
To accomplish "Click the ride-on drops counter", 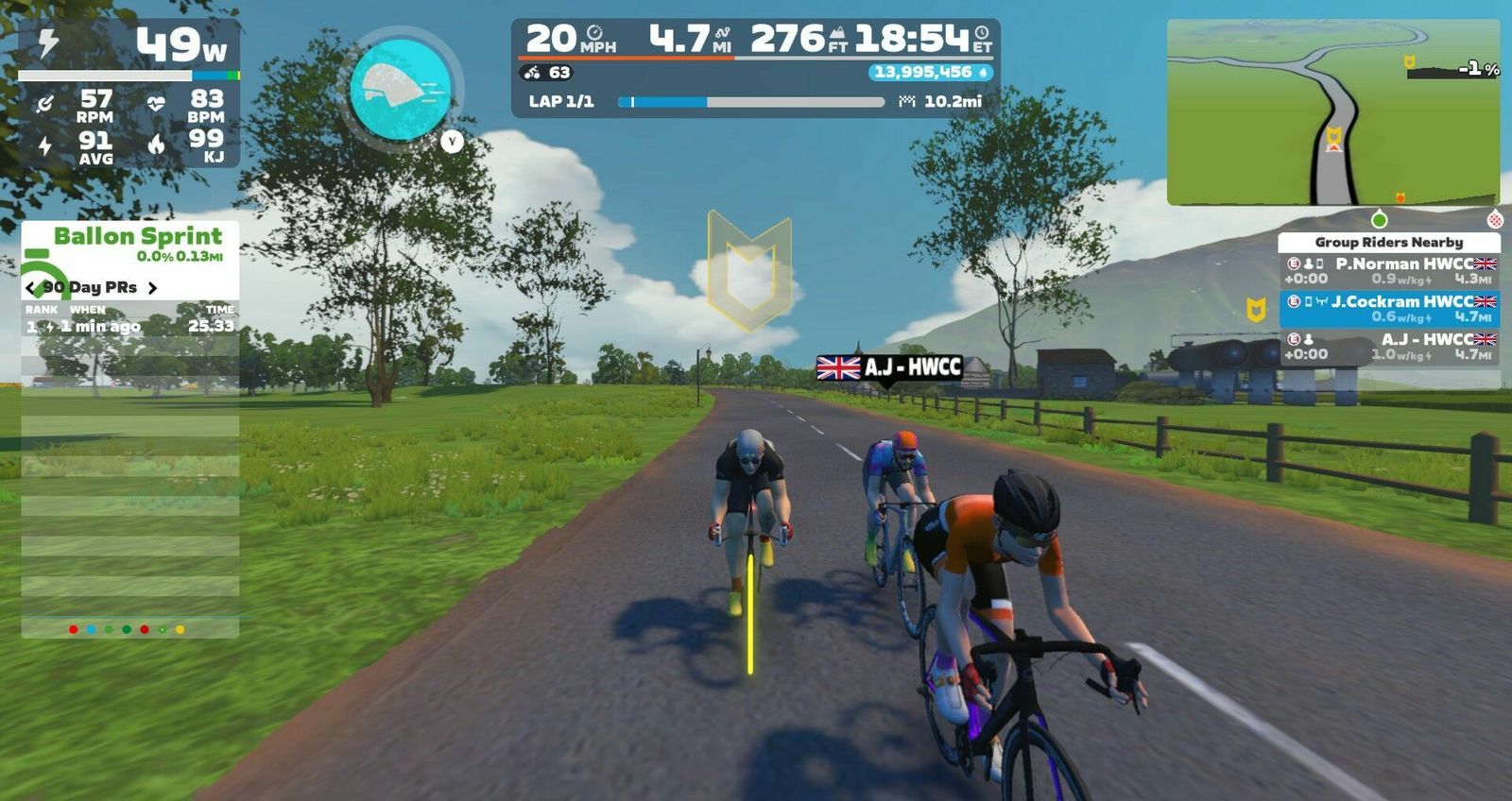I will pyautogui.click(x=930, y=73).
